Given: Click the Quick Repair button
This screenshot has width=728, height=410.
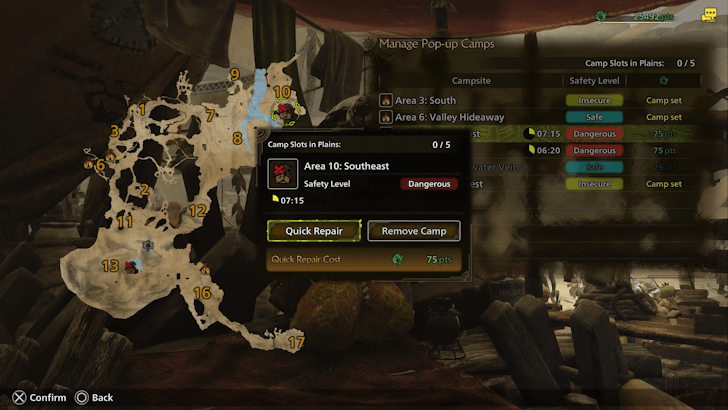Looking at the screenshot, I should (x=313, y=231).
